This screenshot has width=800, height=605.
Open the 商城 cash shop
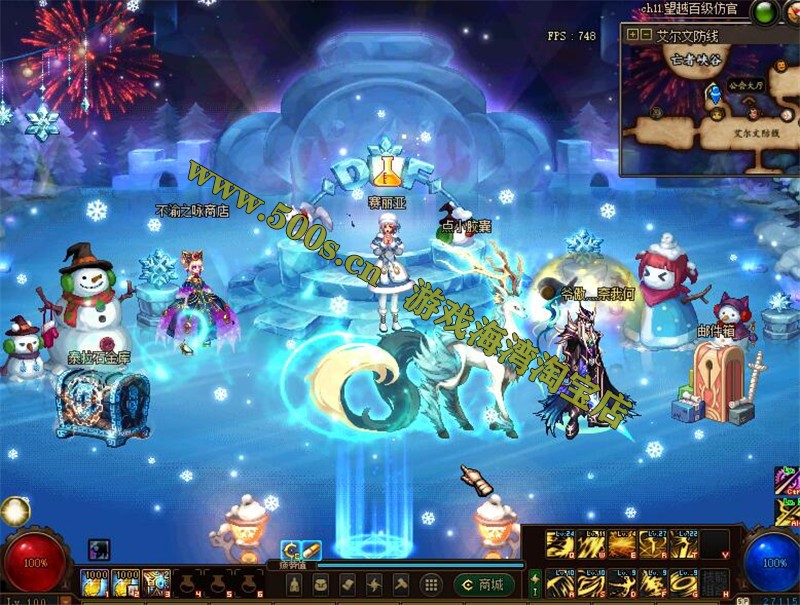[484, 584]
